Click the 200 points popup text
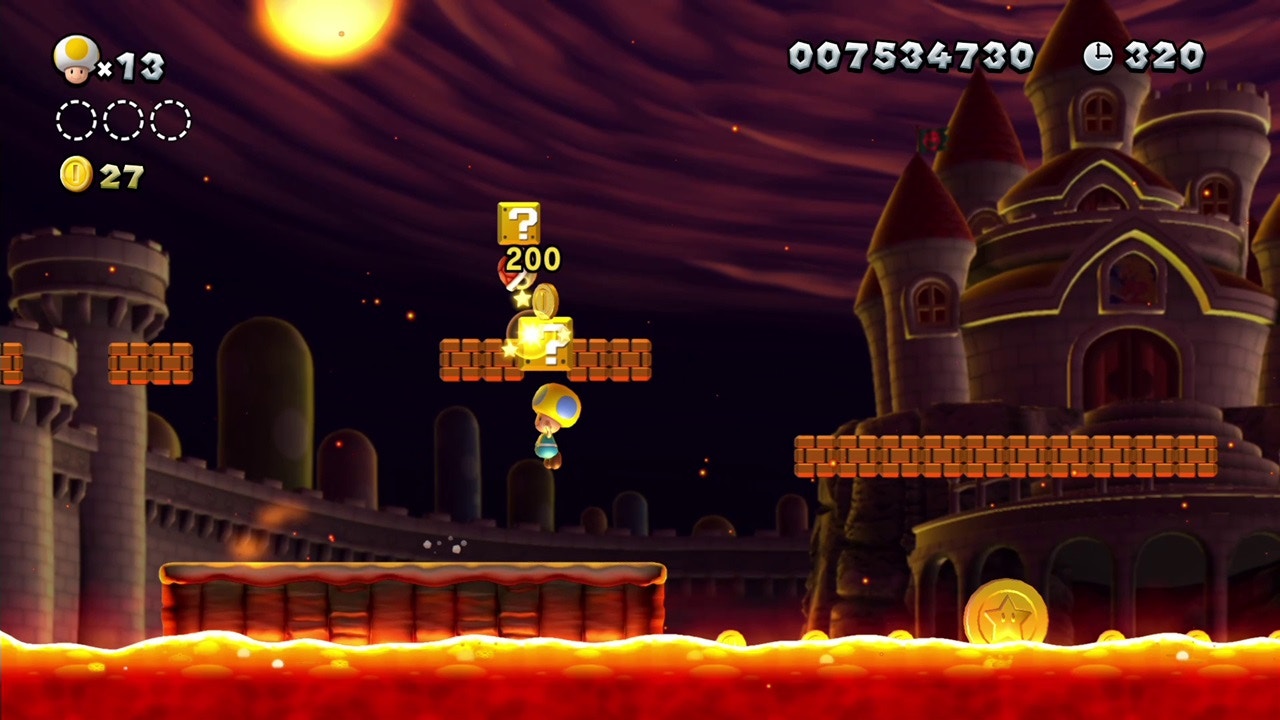 [x=534, y=257]
